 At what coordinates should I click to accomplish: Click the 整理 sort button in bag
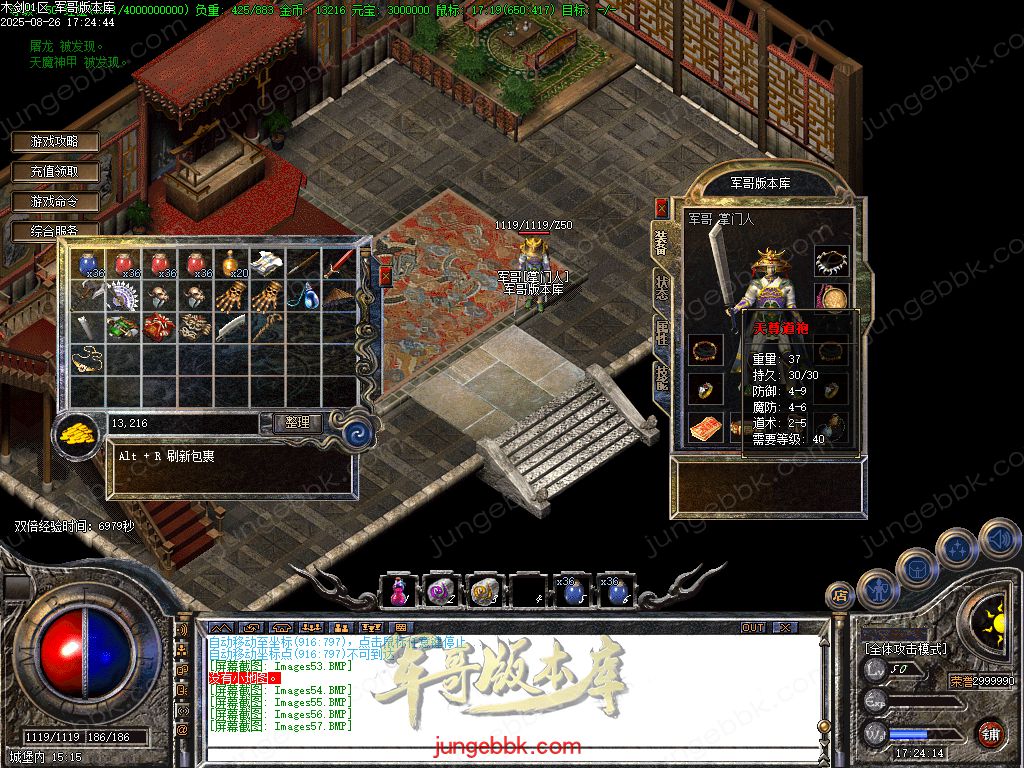click(297, 424)
